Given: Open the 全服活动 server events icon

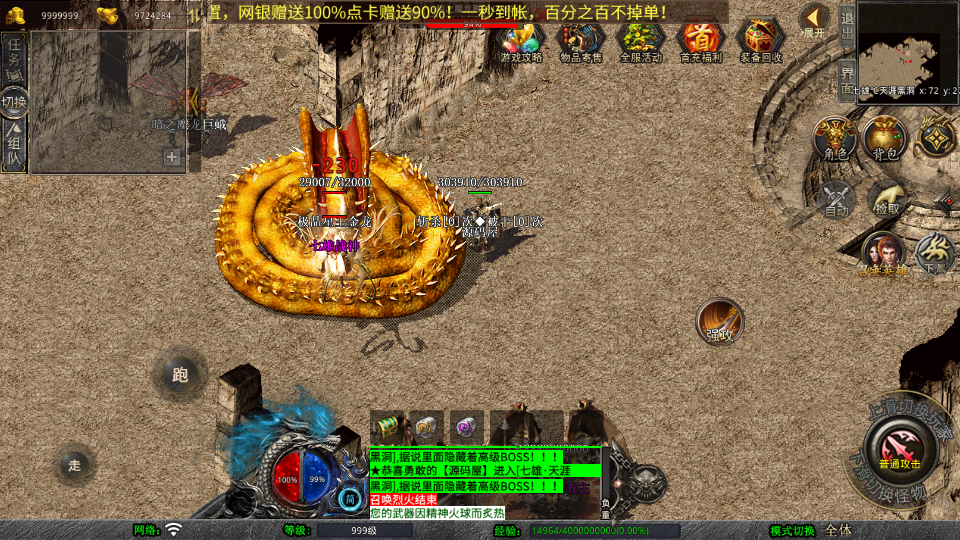Looking at the screenshot, I should (641, 40).
